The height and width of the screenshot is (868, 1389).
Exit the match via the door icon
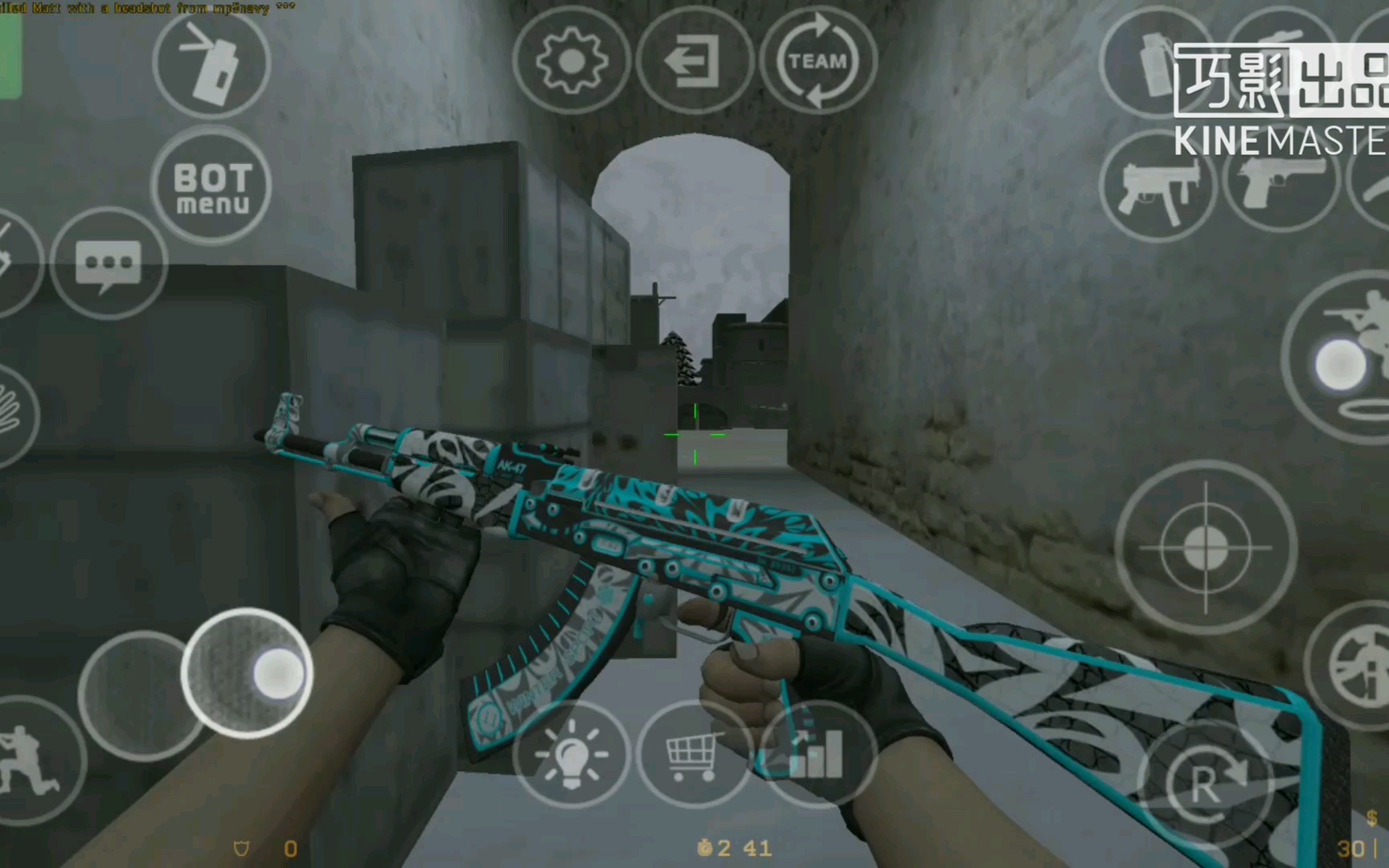click(696, 59)
